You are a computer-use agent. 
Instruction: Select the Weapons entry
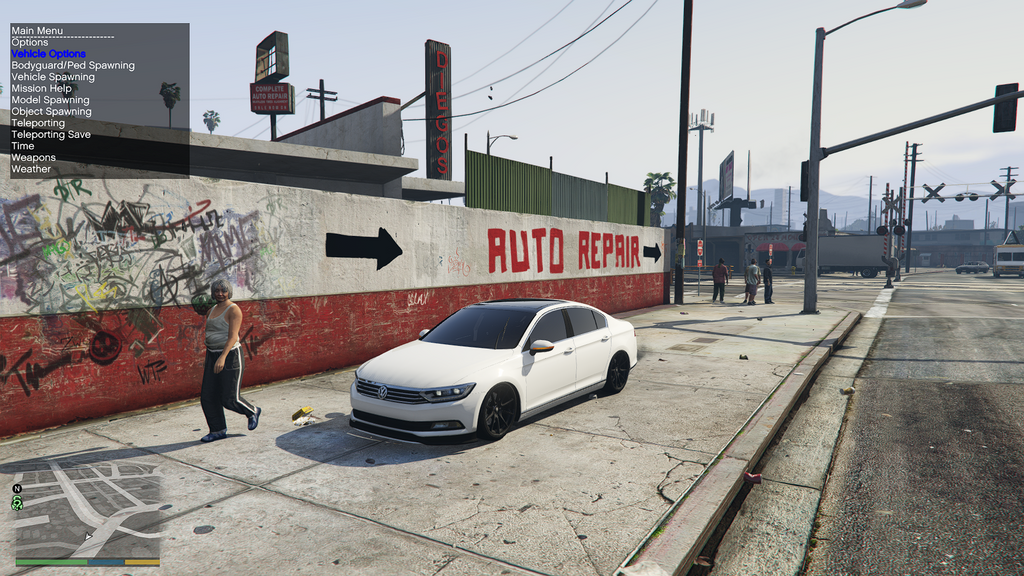point(33,158)
